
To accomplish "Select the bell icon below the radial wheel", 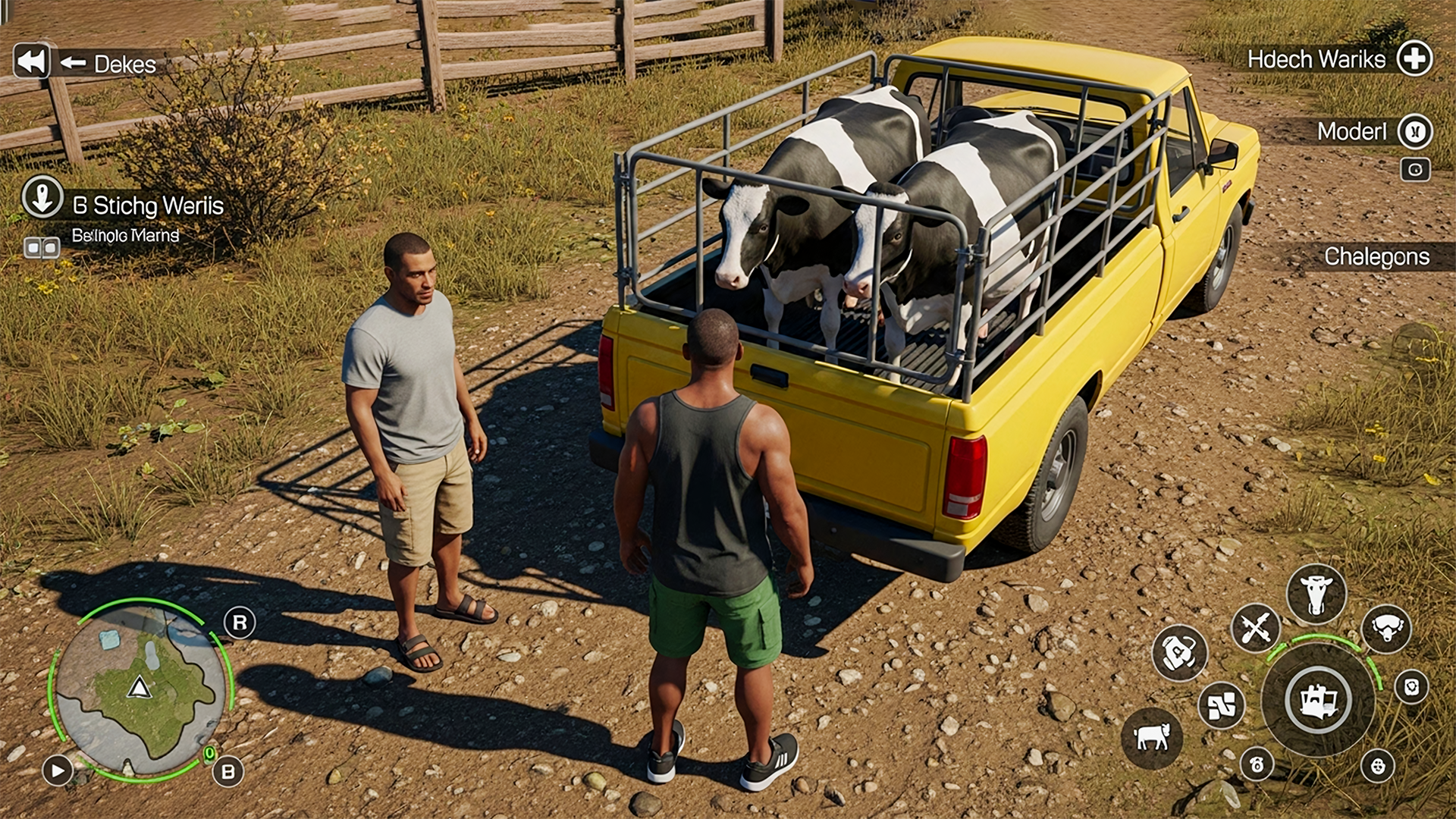I will click(1257, 764).
